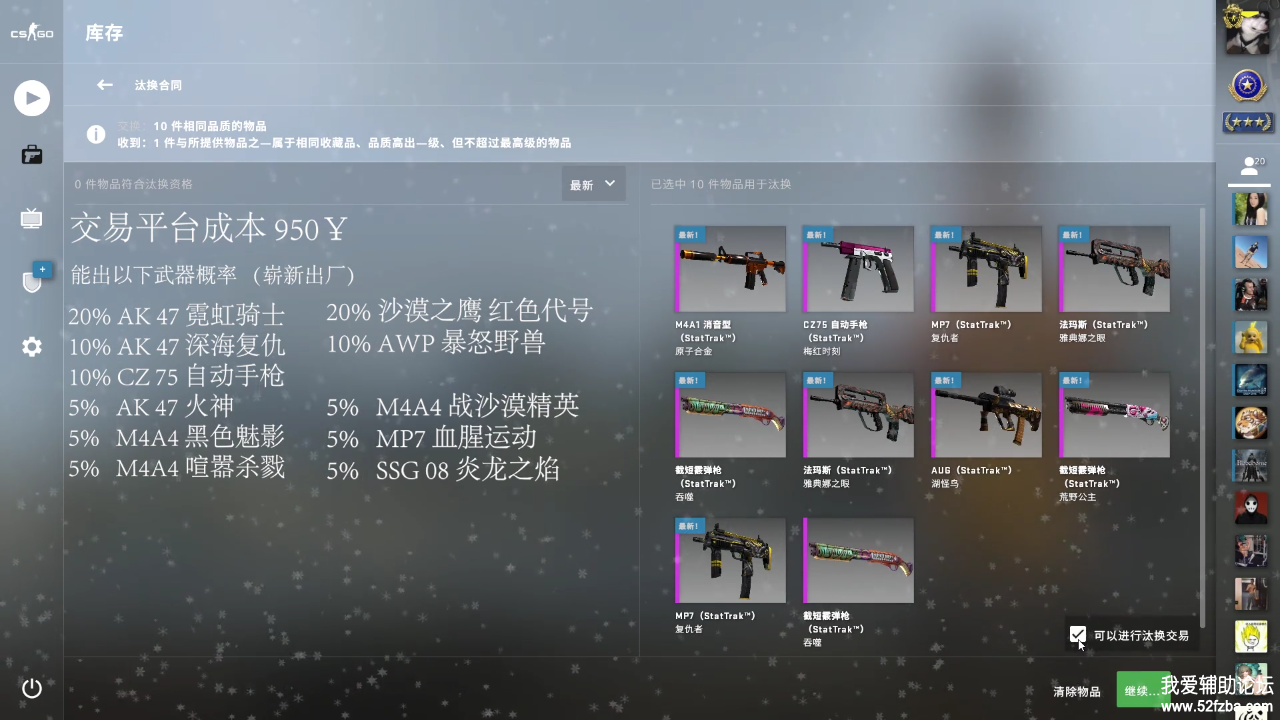
Task: Open the blue star rank medal
Action: pos(1247,86)
